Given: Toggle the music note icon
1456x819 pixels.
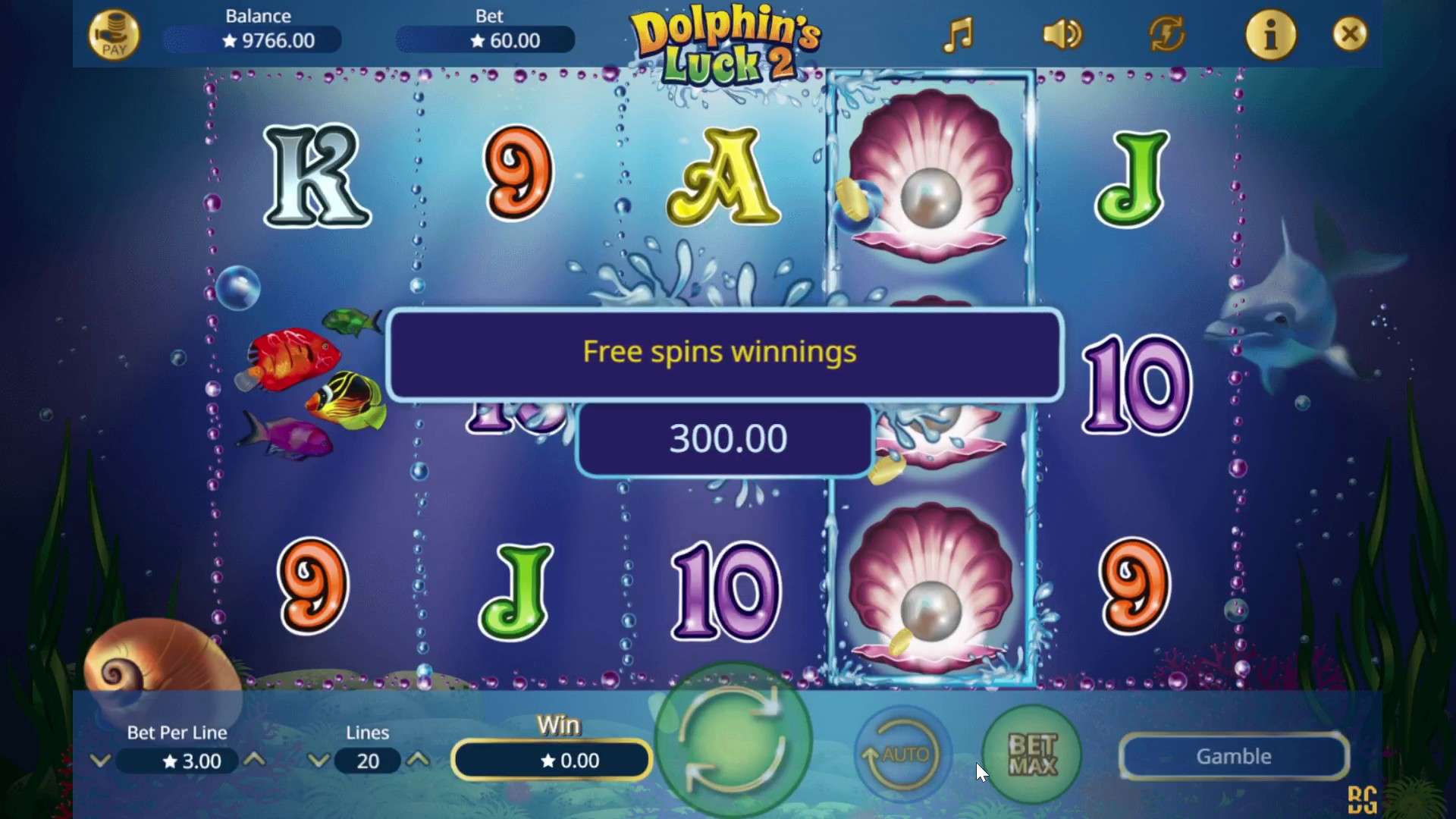Looking at the screenshot, I should (957, 34).
